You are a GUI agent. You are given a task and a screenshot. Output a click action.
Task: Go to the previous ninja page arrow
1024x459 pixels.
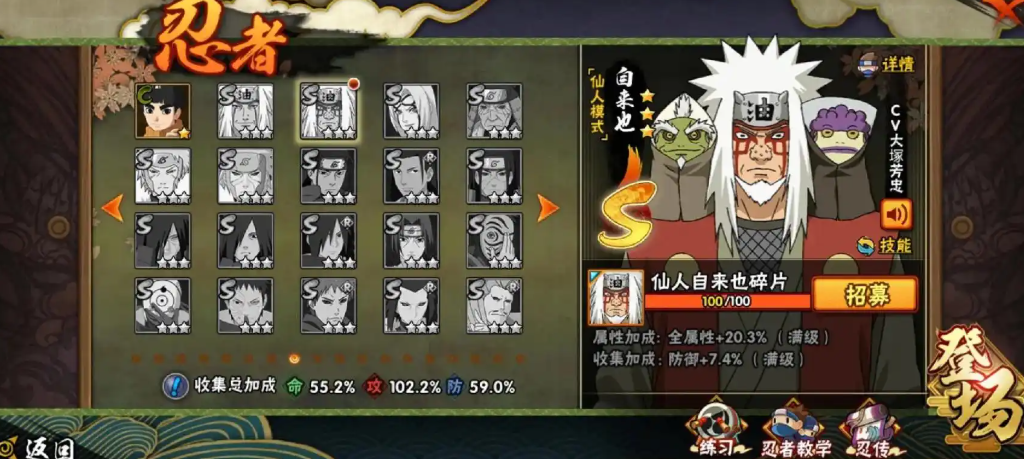(x=113, y=207)
